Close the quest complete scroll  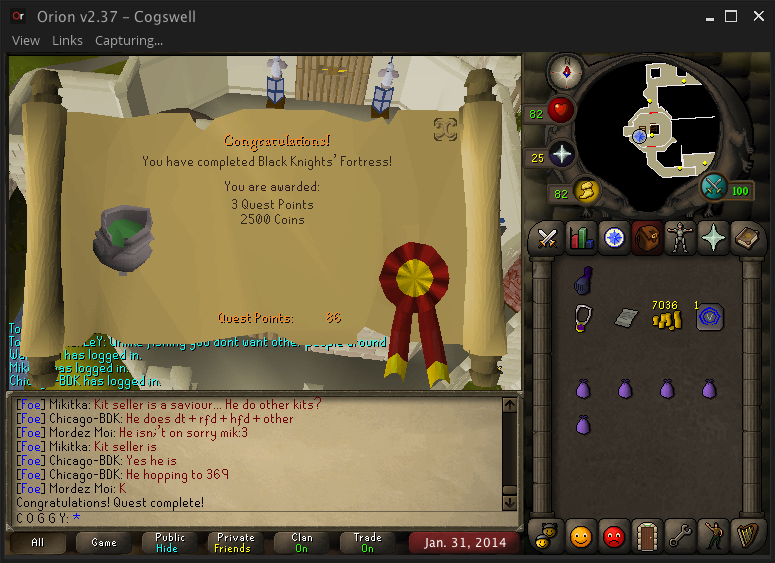pyautogui.click(x=446, y=128)
